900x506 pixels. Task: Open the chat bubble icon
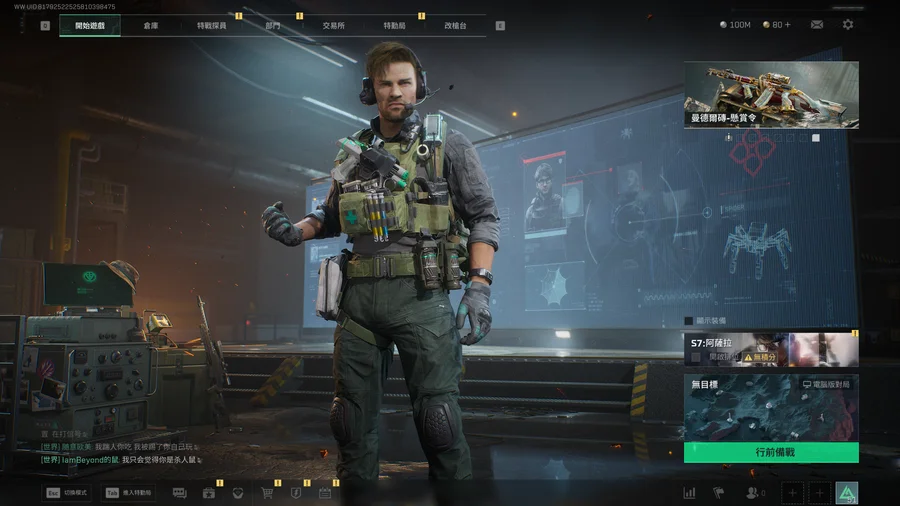[180, 493]
